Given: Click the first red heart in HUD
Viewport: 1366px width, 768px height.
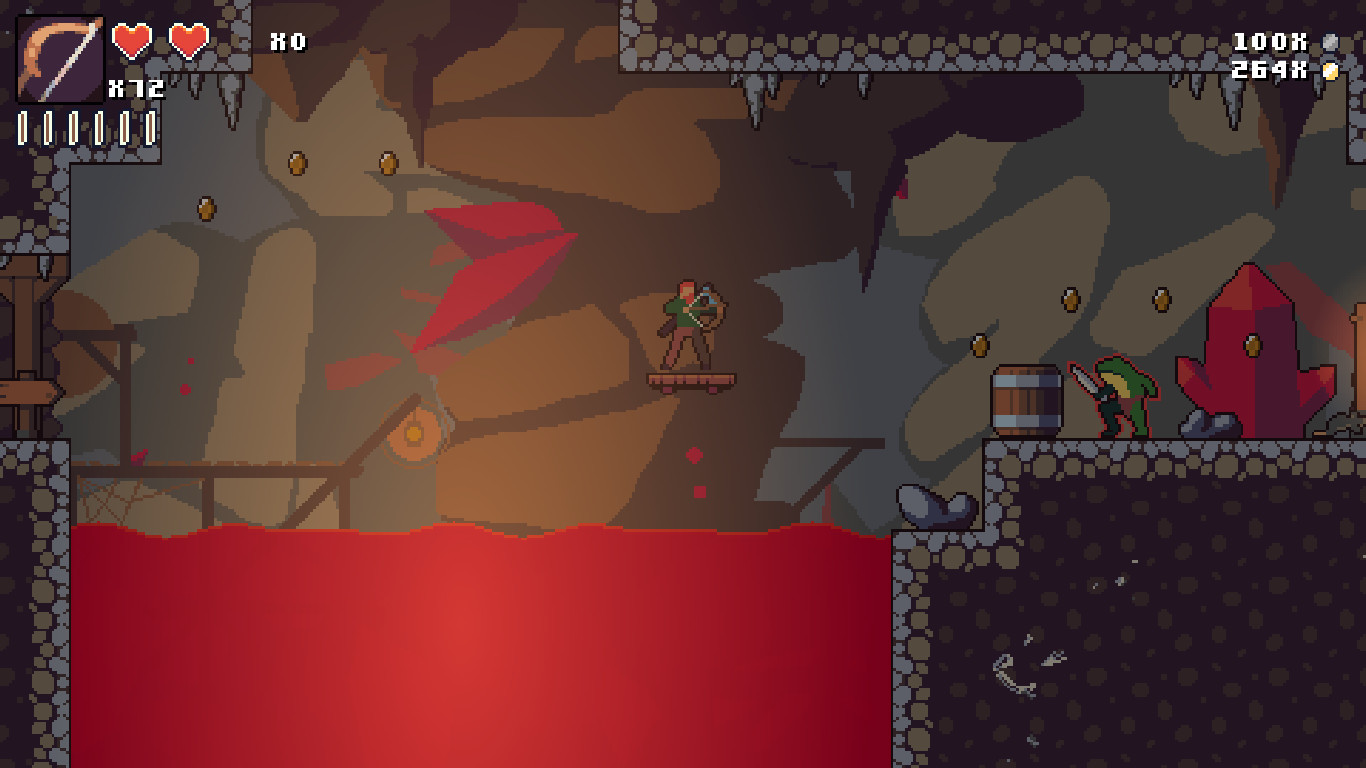Looking at the screenshot, I should (x=133, y=40).
